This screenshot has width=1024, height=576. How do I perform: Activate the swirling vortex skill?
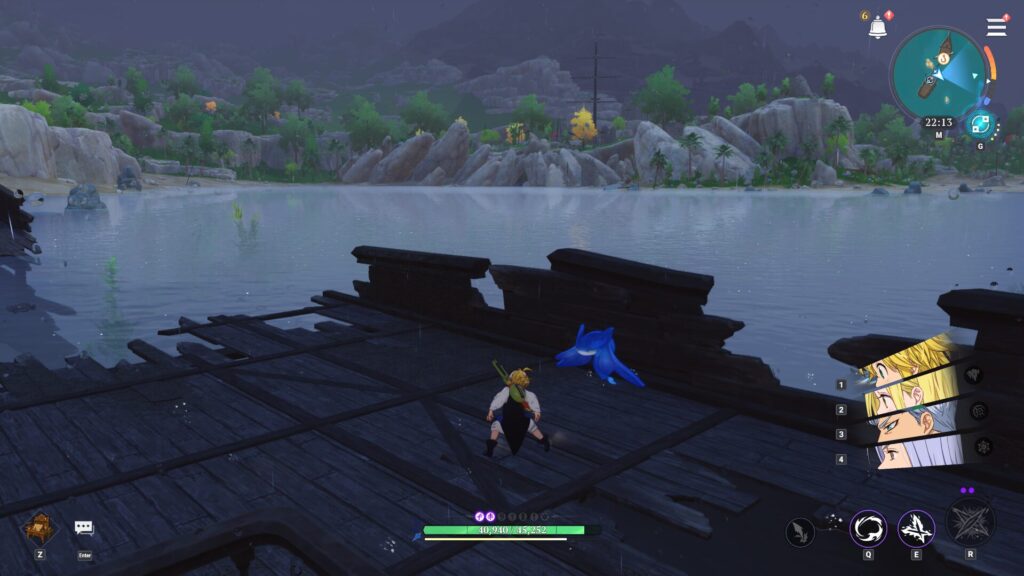click(867, 528)
